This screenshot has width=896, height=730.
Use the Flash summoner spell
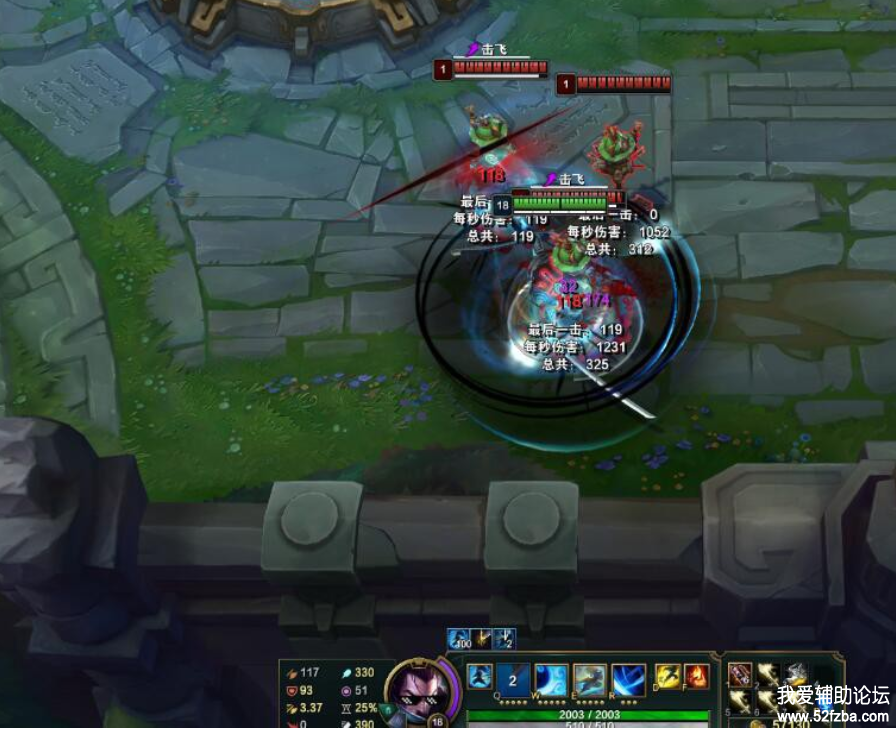[x=668, y=676]
